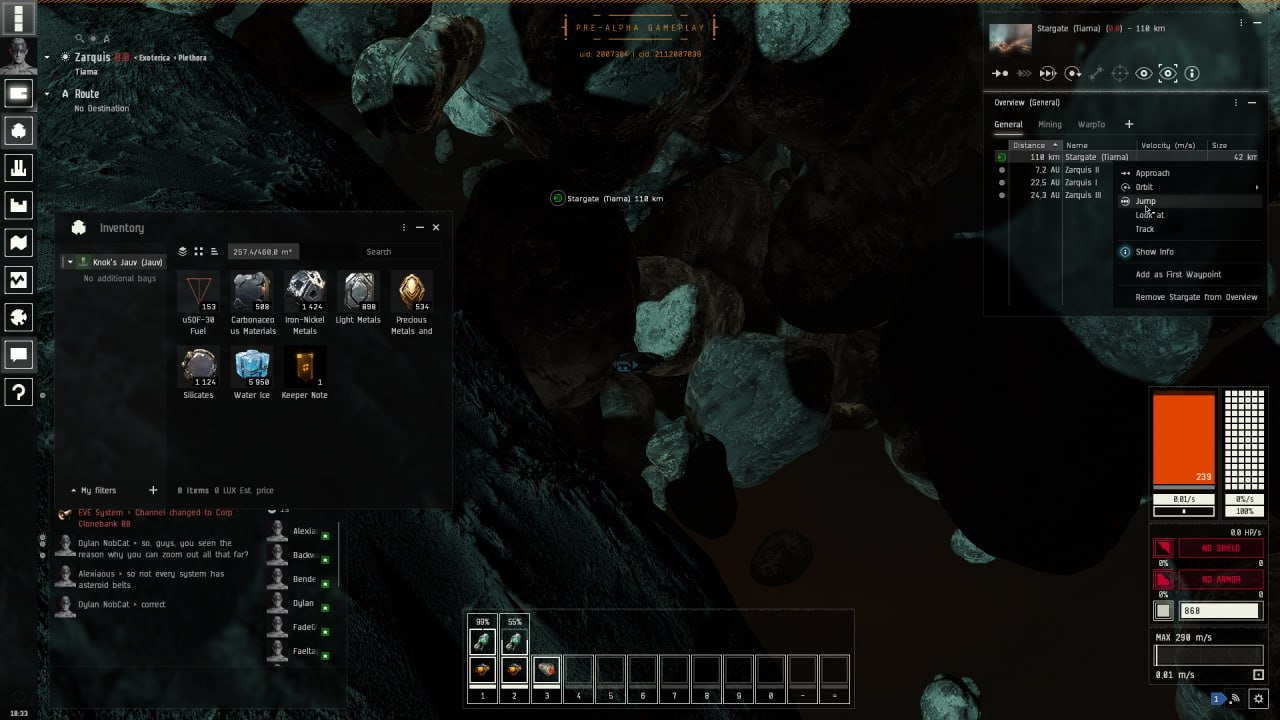Viewport: 1280px width, 720px height.
Task: Open the chat window from the sidebar
Action: (x=19, y=354)
